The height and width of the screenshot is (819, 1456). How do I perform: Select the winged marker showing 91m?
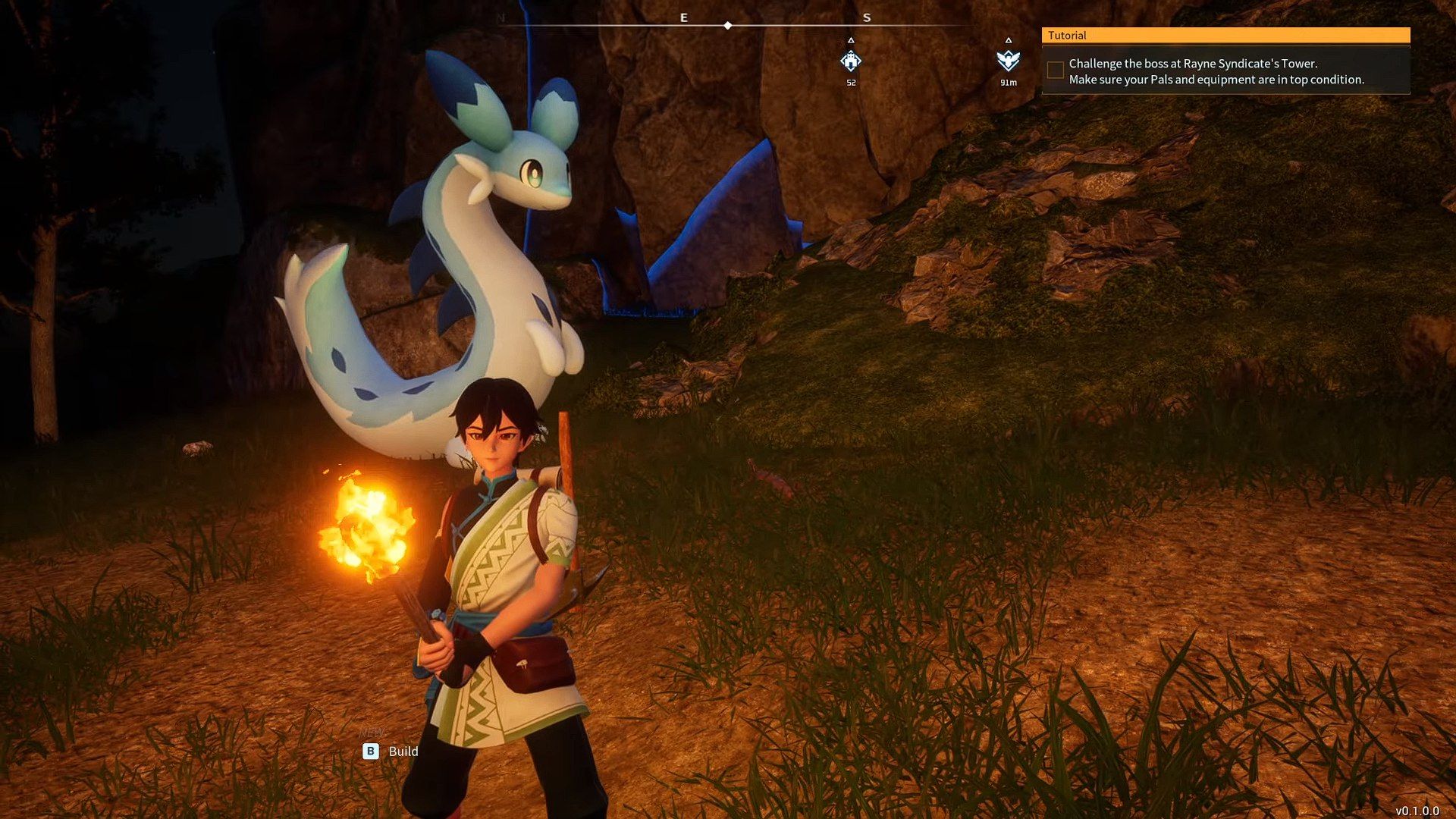tap(1008, 61)
